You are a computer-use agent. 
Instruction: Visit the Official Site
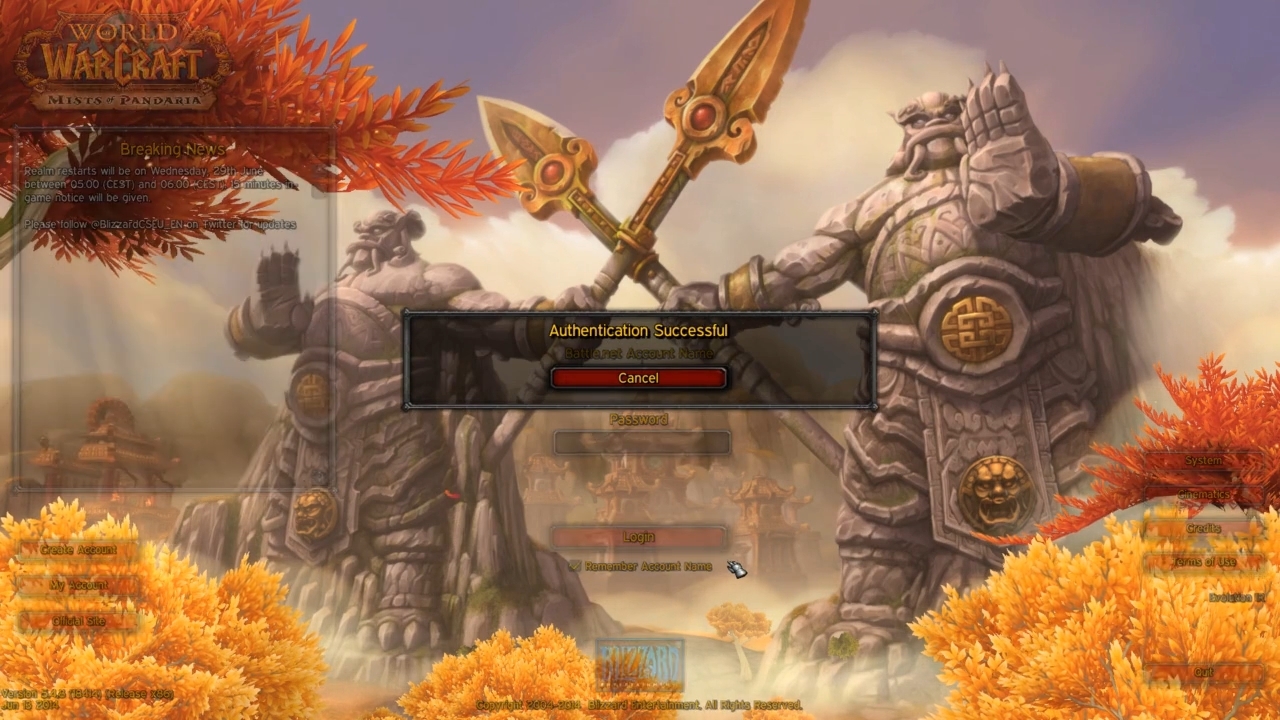tap(79, 621)
